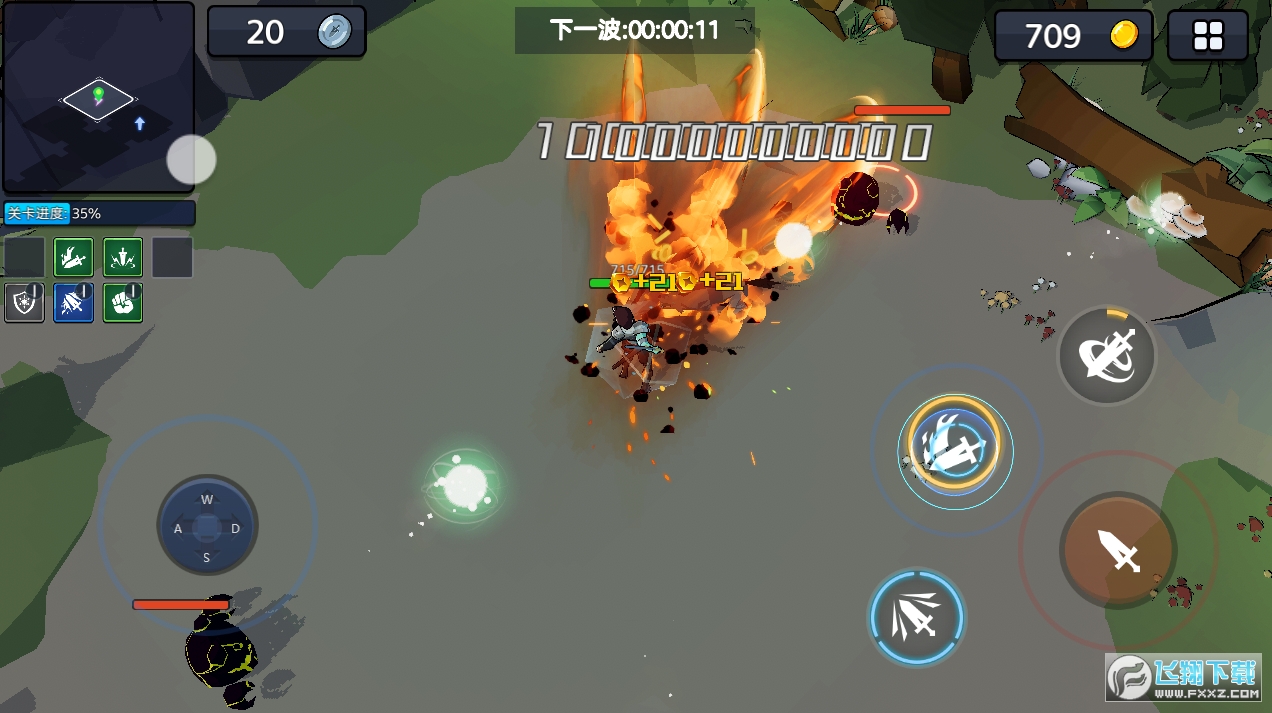Click the minimap in the corner
The width and height of the screenshot is (1272, 713).
click(98, 97)
